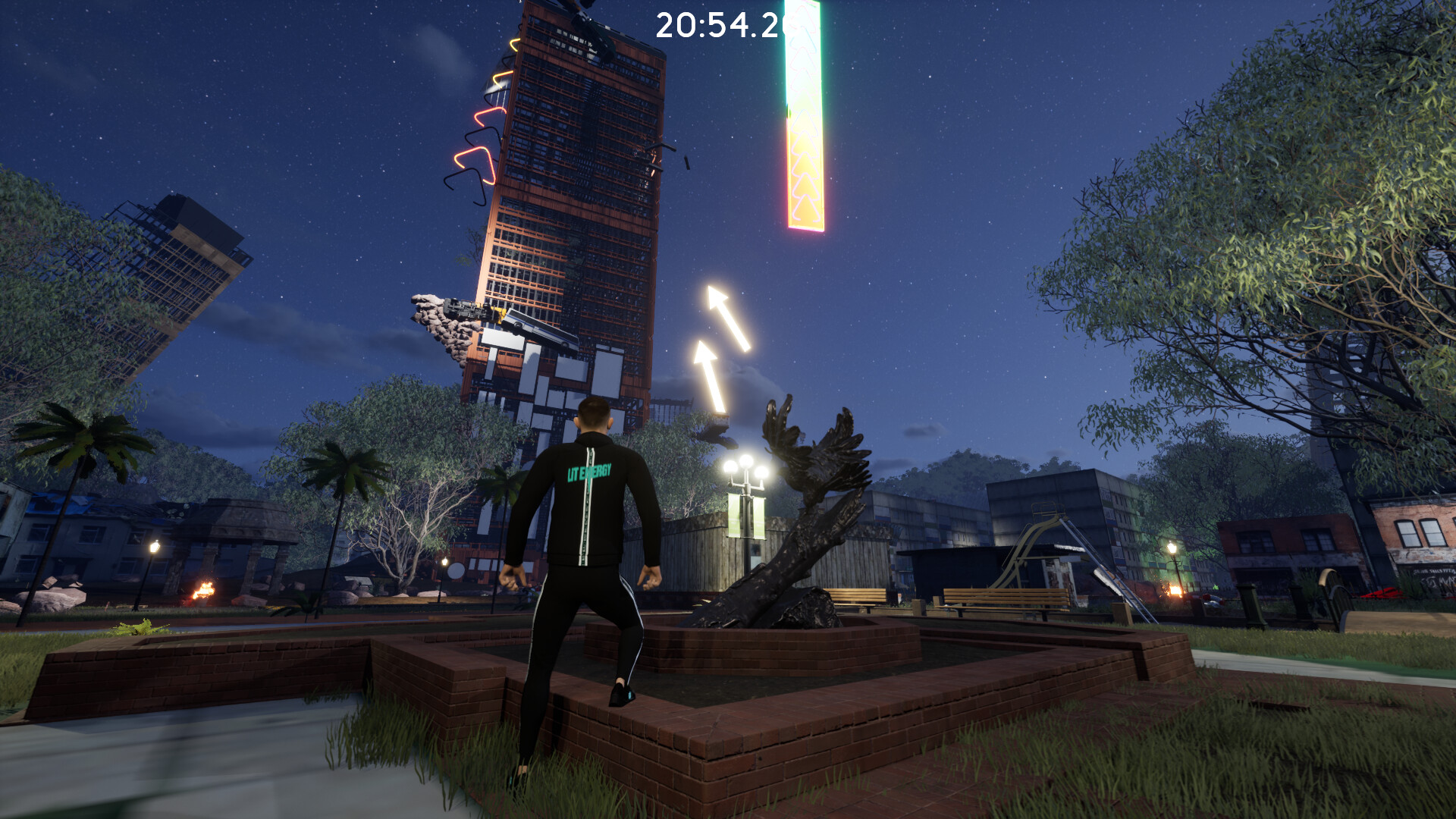Viewport: 1456px width, 819px height.
Task: Click the red car behind the fence
Action: (1380, 592)
